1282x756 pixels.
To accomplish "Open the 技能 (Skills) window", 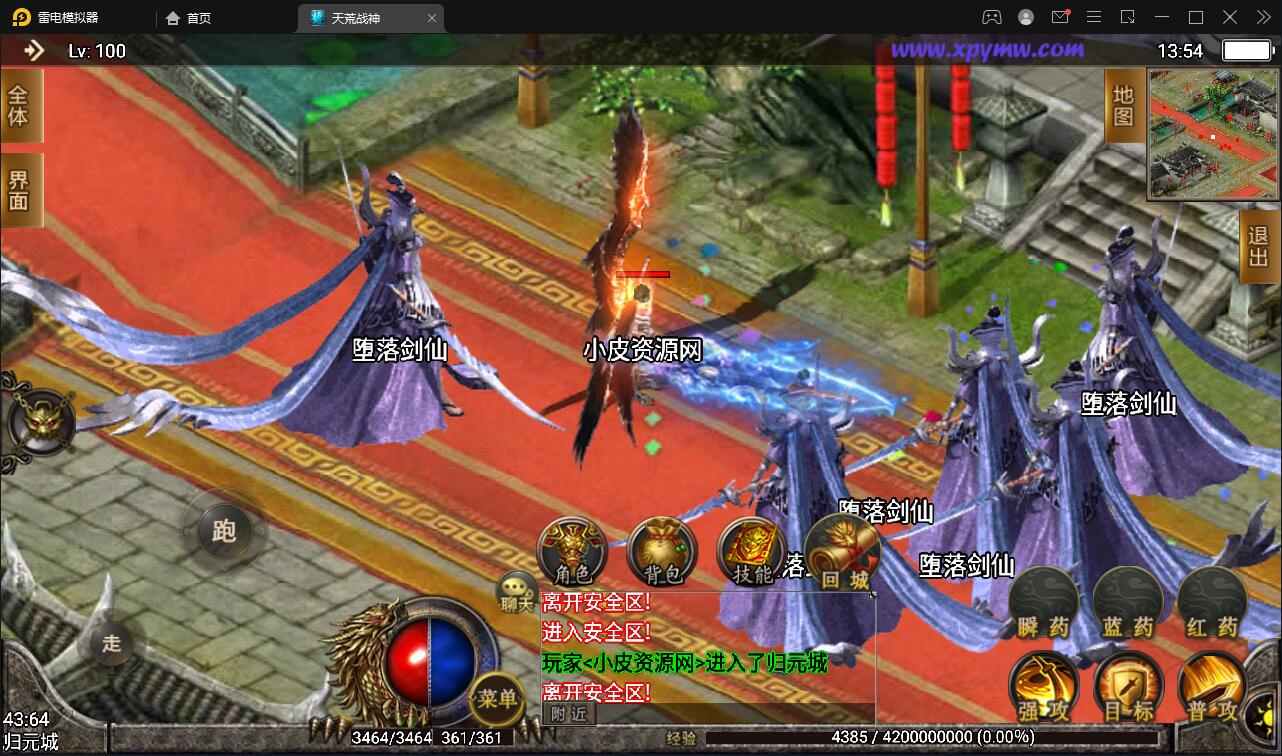I will tap(748, 551).
